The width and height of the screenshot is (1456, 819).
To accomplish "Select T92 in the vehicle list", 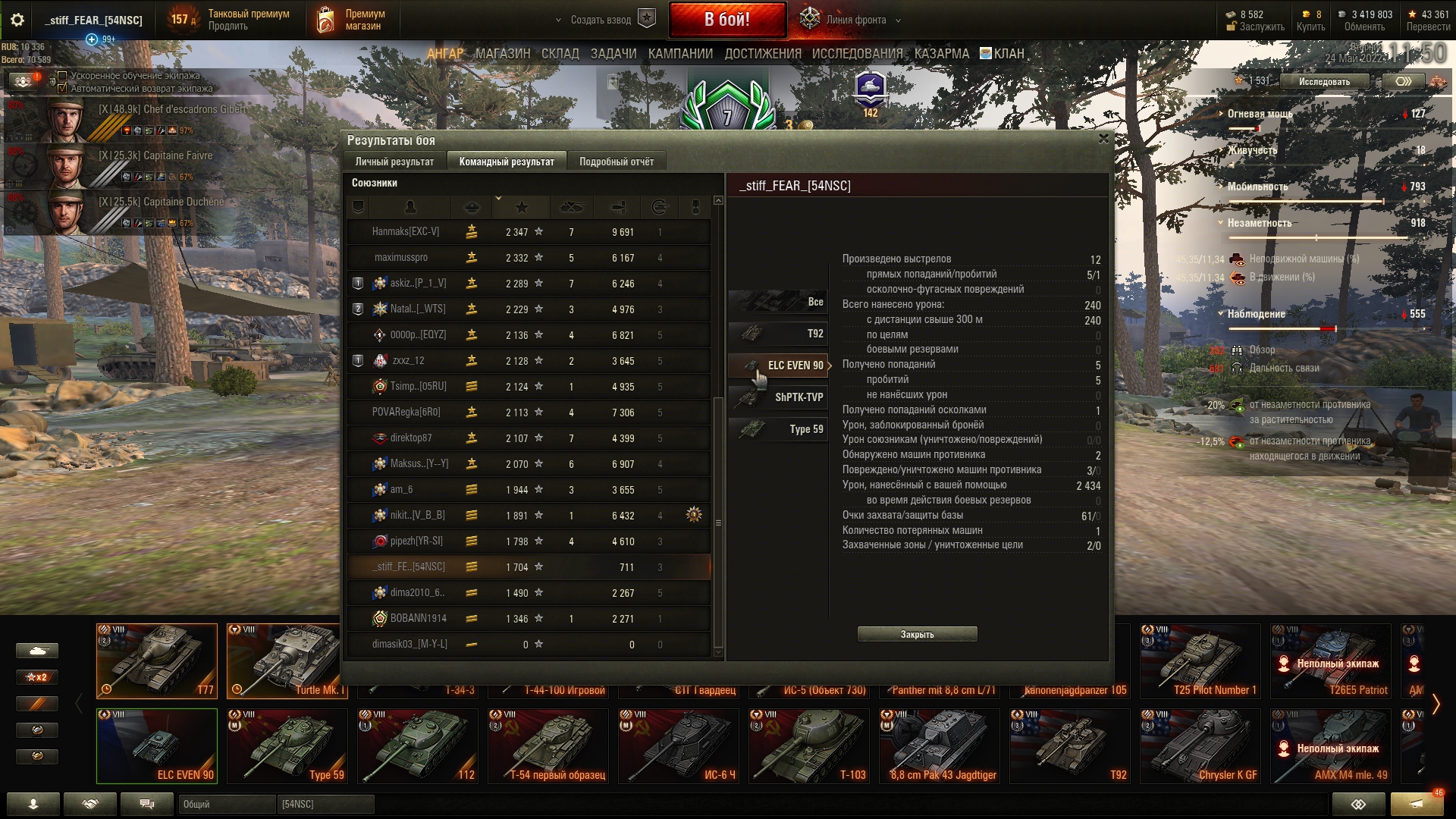I will pos(779,334).
